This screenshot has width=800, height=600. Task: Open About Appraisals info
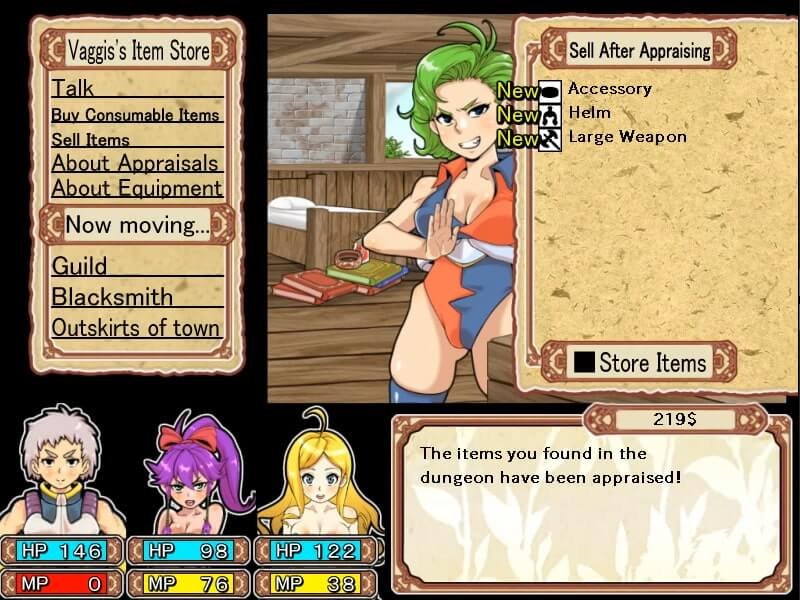click(x=136, y=163)
